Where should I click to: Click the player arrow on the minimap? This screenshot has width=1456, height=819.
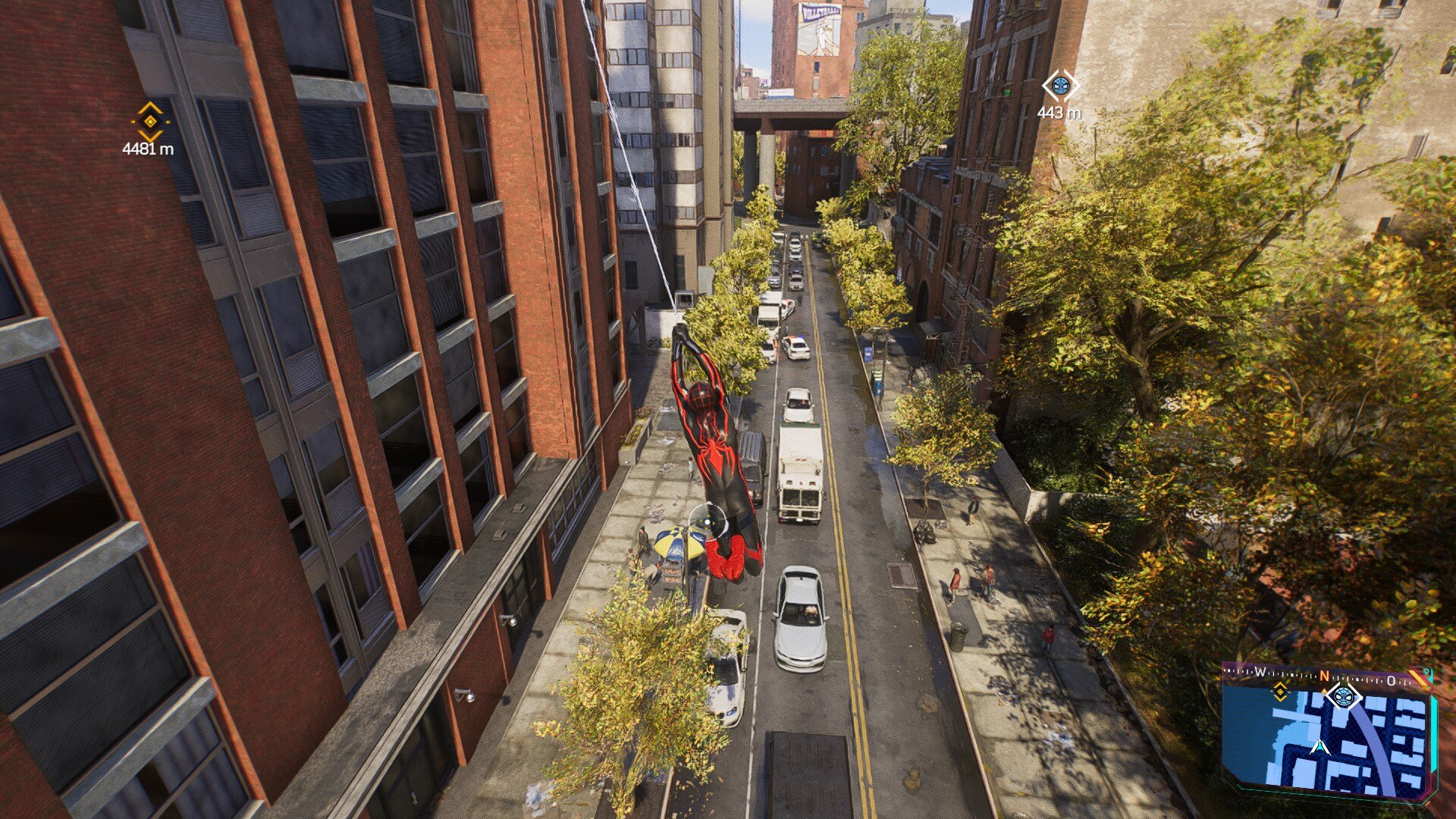1319,747
